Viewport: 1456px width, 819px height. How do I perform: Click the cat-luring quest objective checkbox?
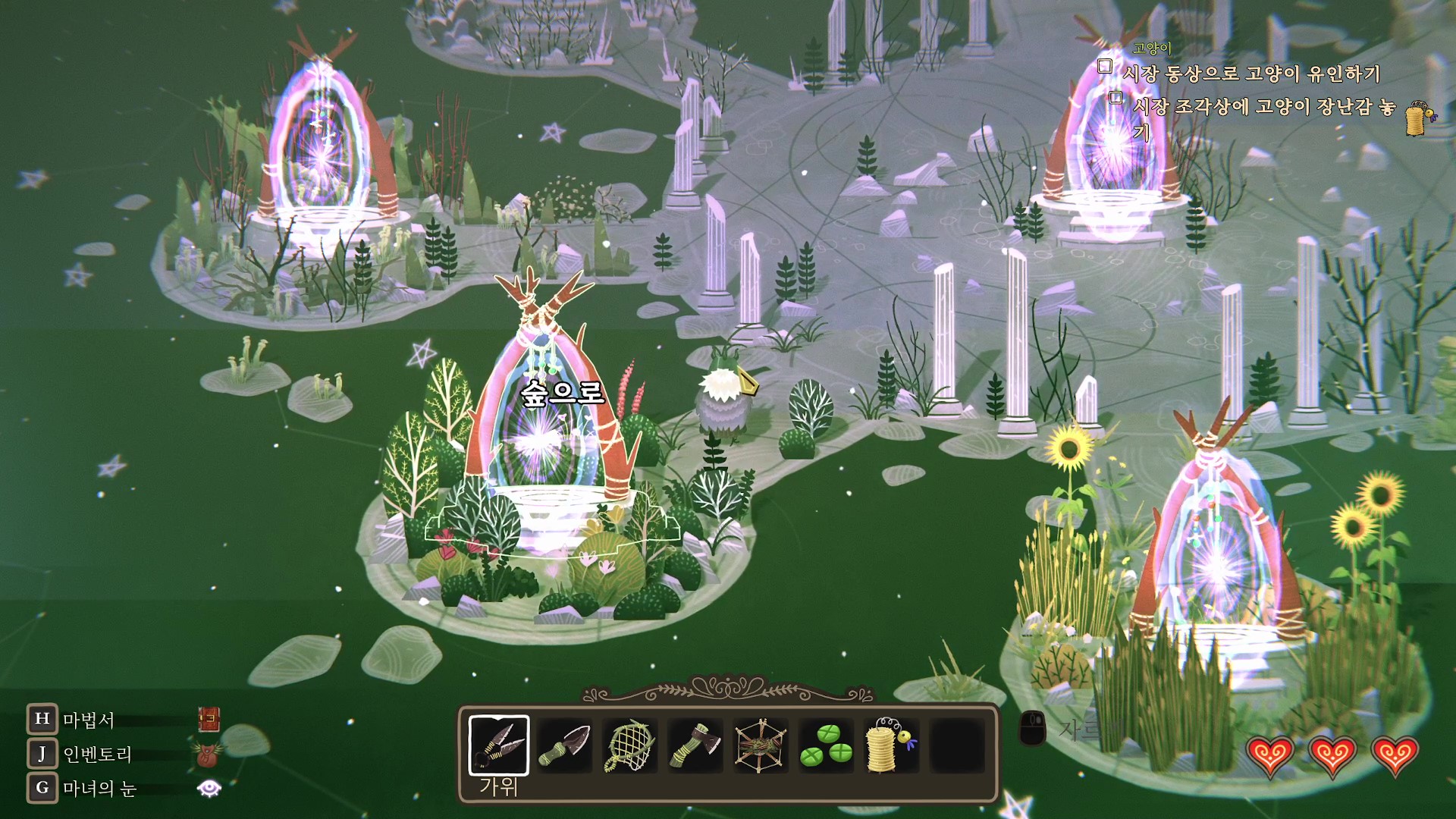click(1105, 66)
